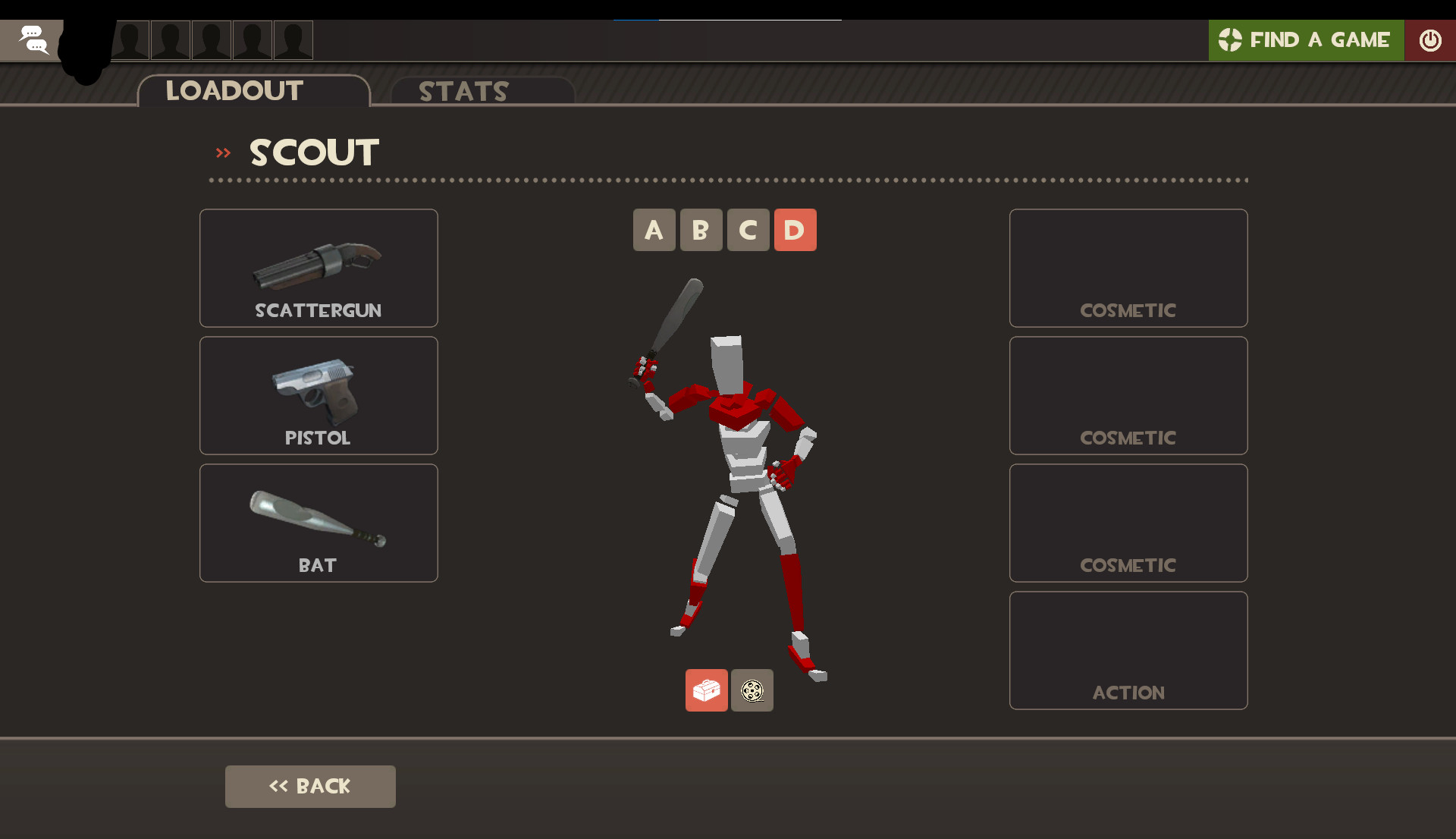Select the film reel taunts icon
This screenshot has height=839, width=1456.
point(752,690)
